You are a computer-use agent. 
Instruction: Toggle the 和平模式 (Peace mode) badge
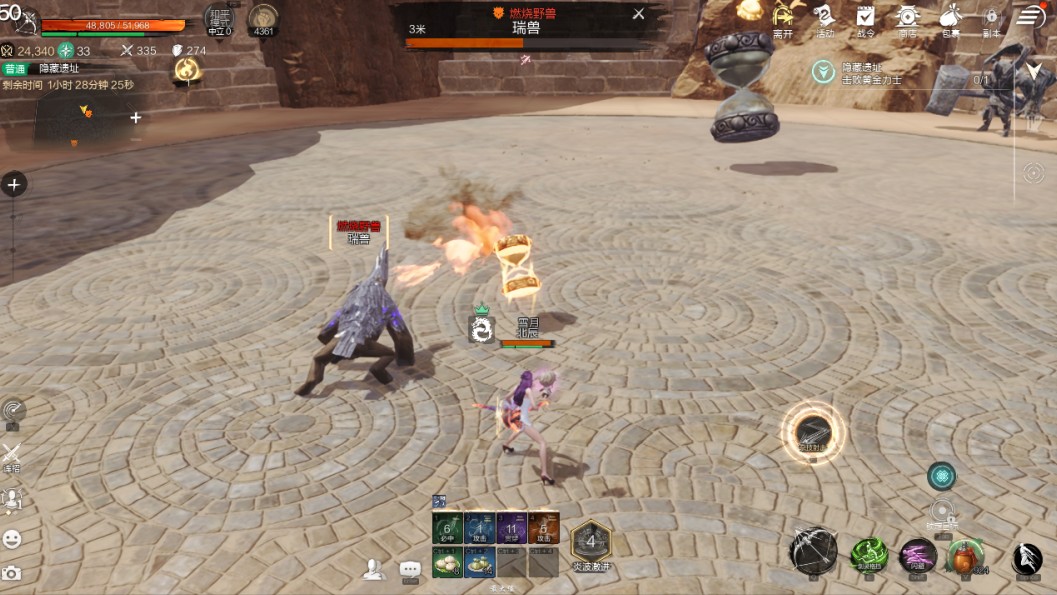coord(219,20)
